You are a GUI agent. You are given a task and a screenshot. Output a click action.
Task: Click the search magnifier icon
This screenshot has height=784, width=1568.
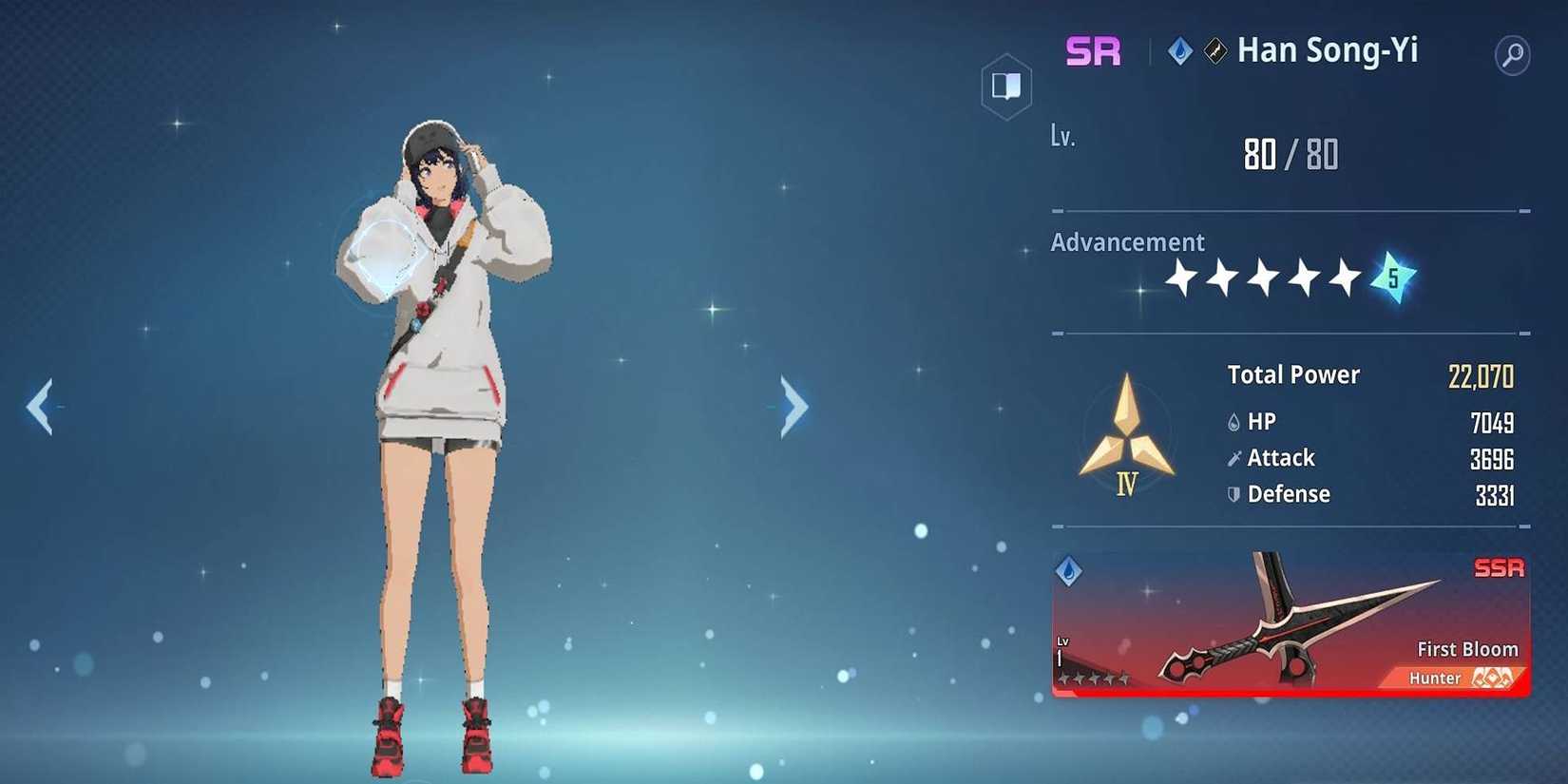click(x=1511, y=54)
